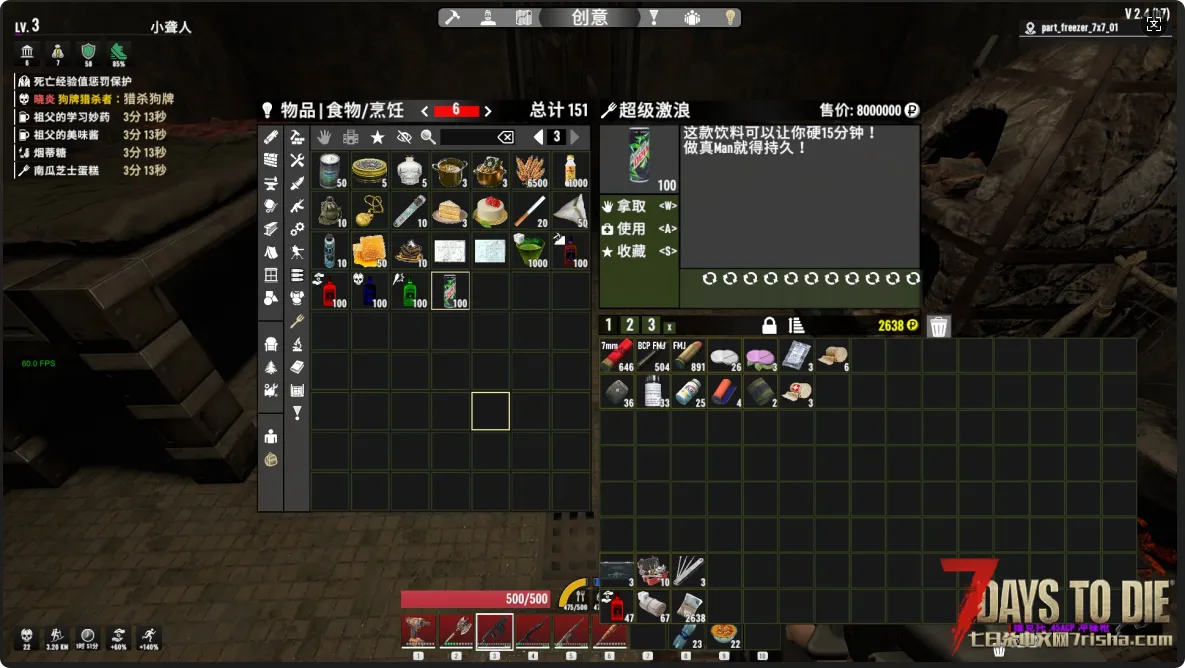Choose the wheat bundle slot
The image size is (1185, 668).
tap(530, 171)
